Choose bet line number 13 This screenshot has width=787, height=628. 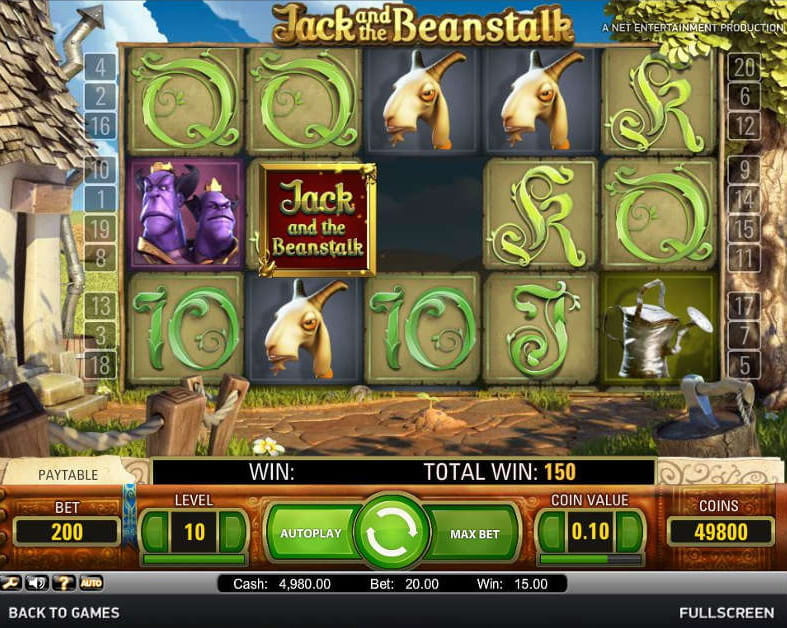pos(102,305)
